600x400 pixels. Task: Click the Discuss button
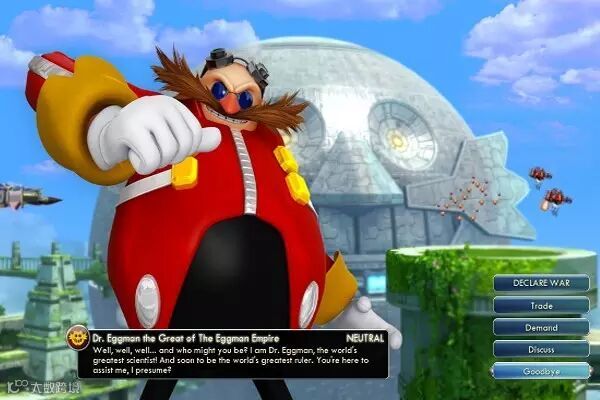pos(541,349)
